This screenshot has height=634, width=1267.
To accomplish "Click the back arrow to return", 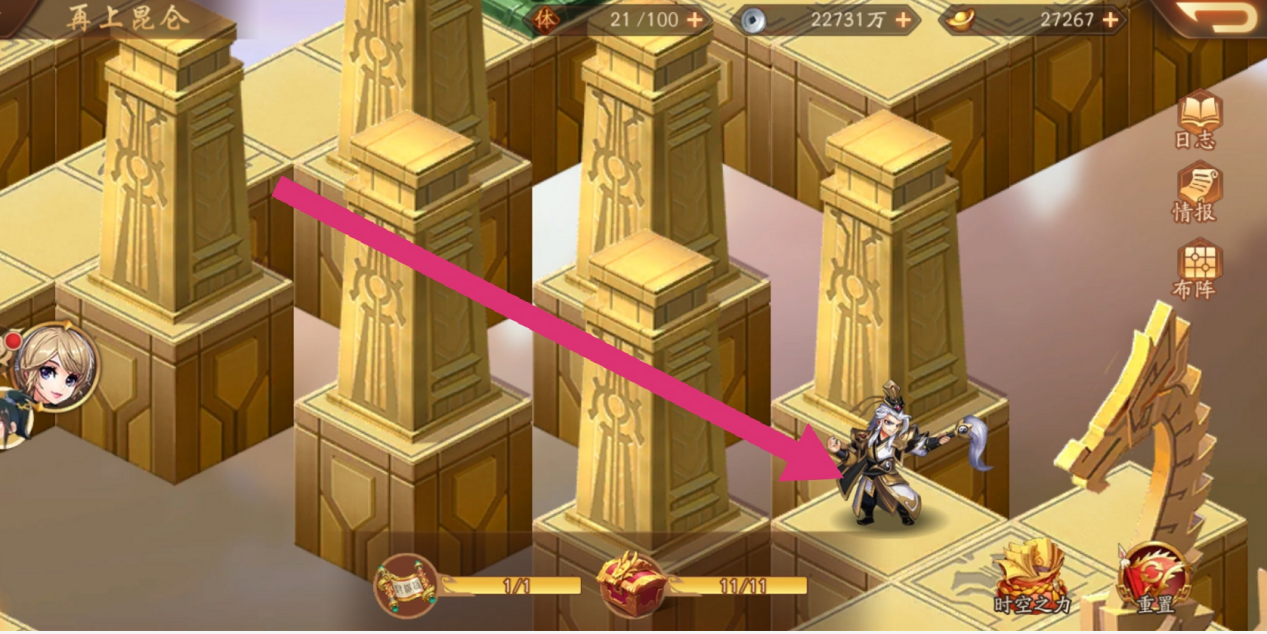I will point(1214,18).
